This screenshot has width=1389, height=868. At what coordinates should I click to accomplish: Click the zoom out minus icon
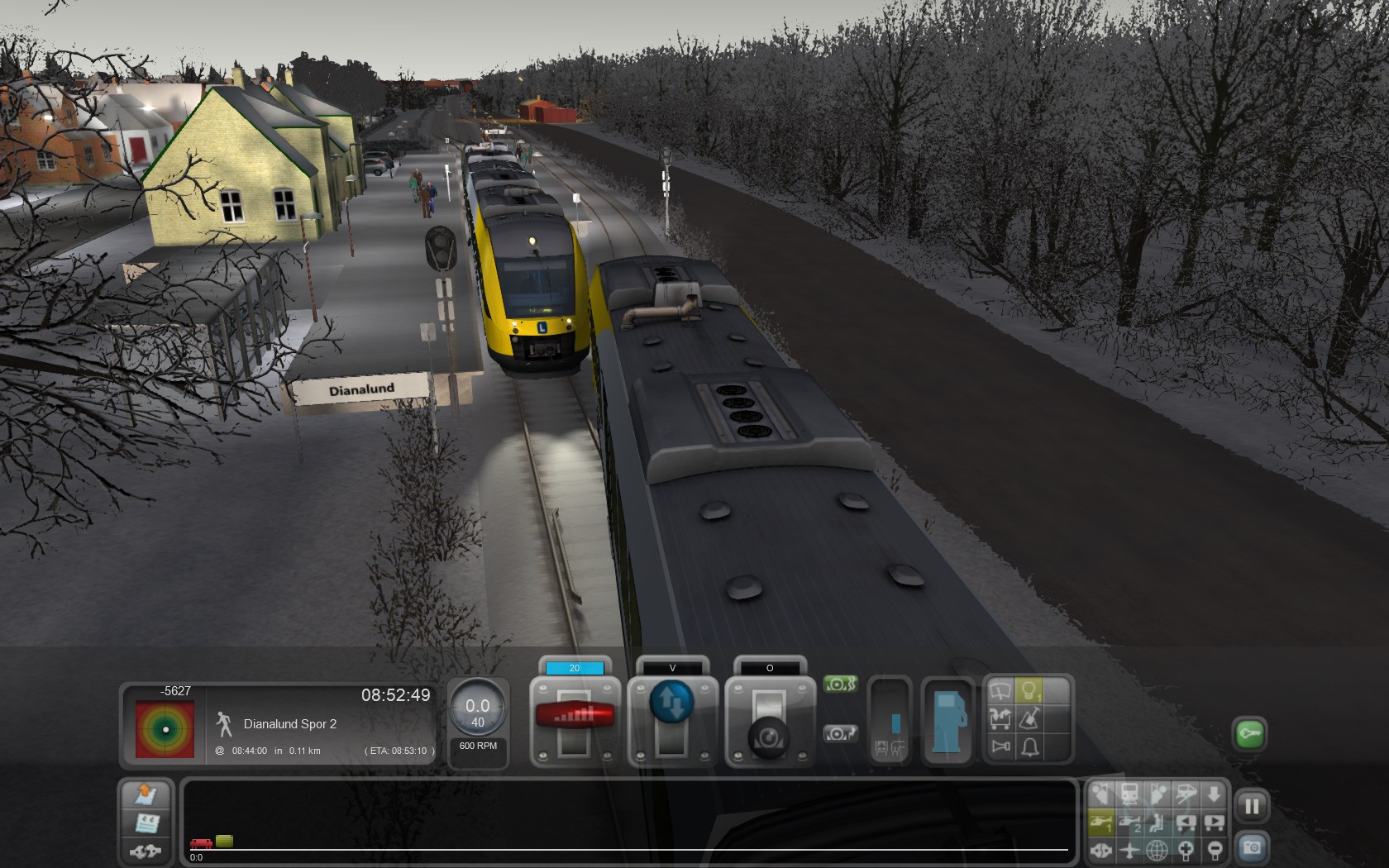coord(1214,849)
